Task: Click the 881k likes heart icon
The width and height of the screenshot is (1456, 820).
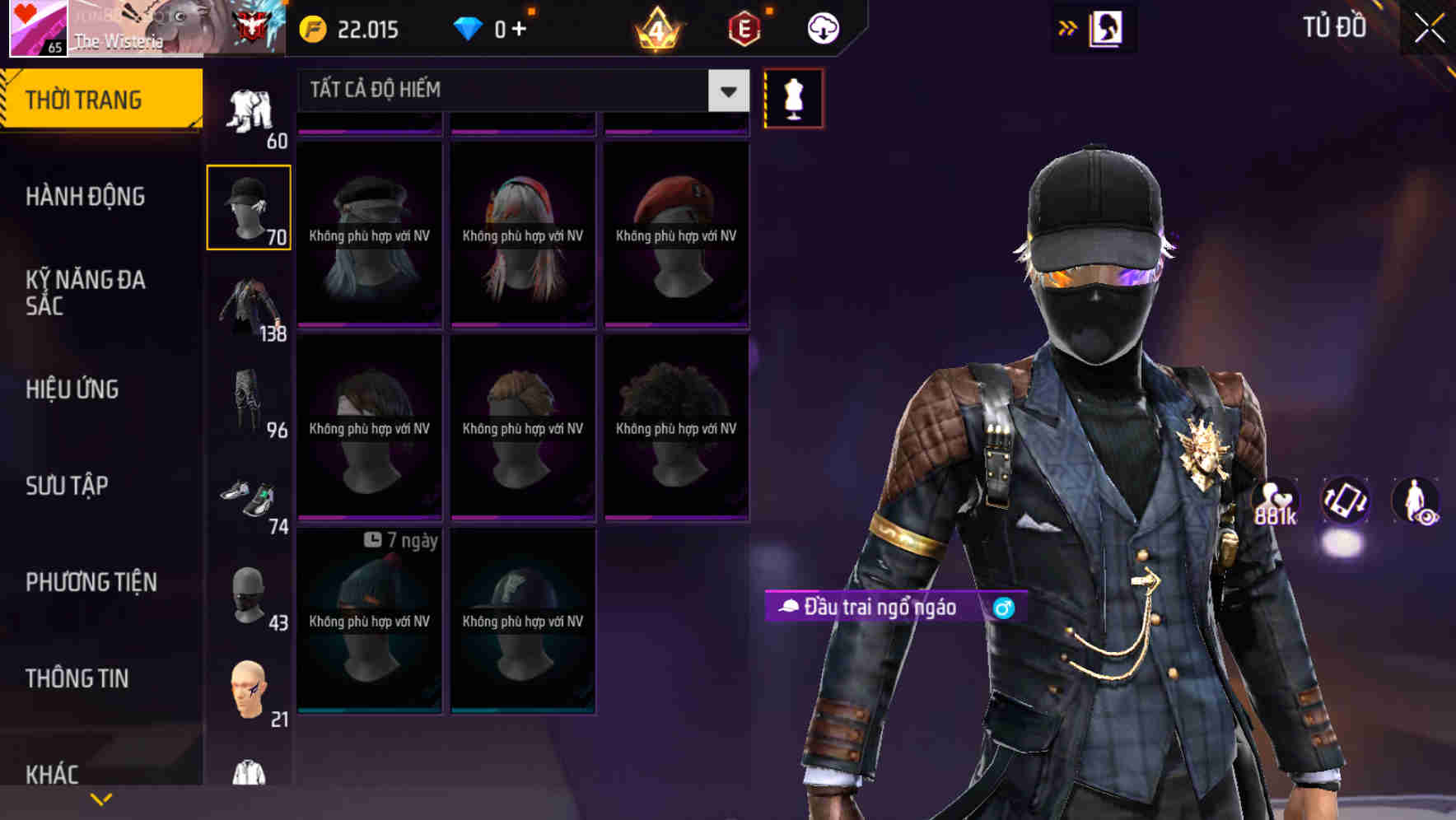Action: click(x=1276, y=501)
